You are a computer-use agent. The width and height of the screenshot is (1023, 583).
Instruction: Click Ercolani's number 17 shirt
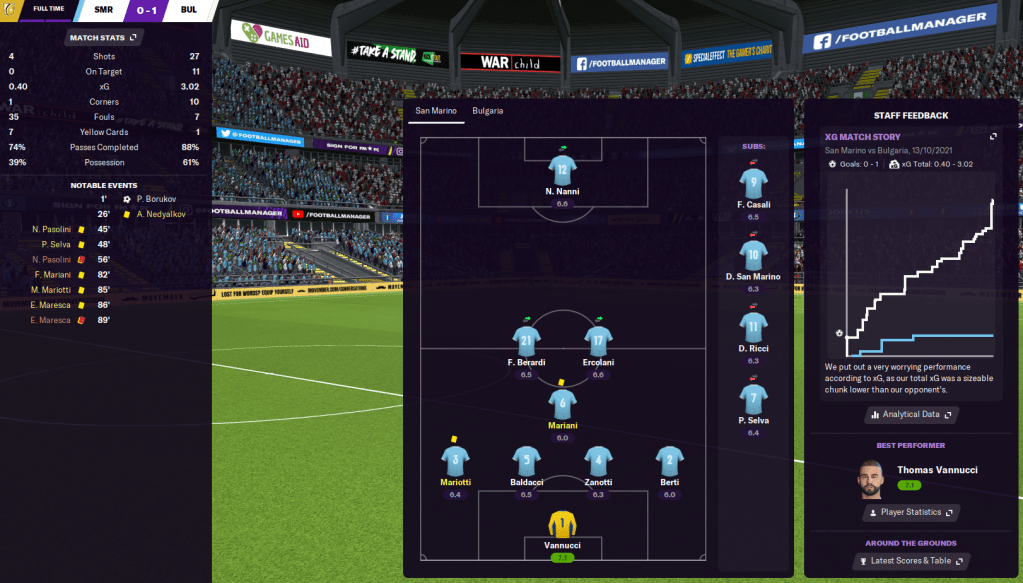click(x=598, y=341)
